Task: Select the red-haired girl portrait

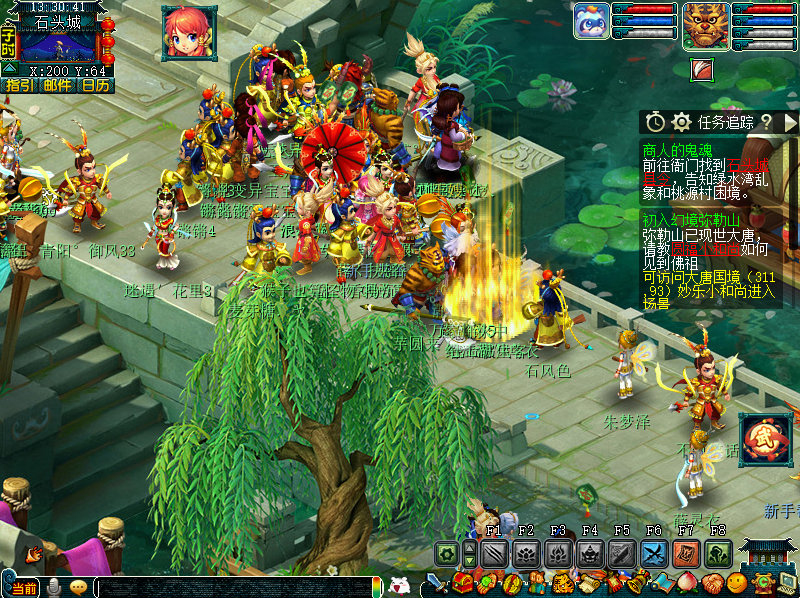Action: pos(189,32)
